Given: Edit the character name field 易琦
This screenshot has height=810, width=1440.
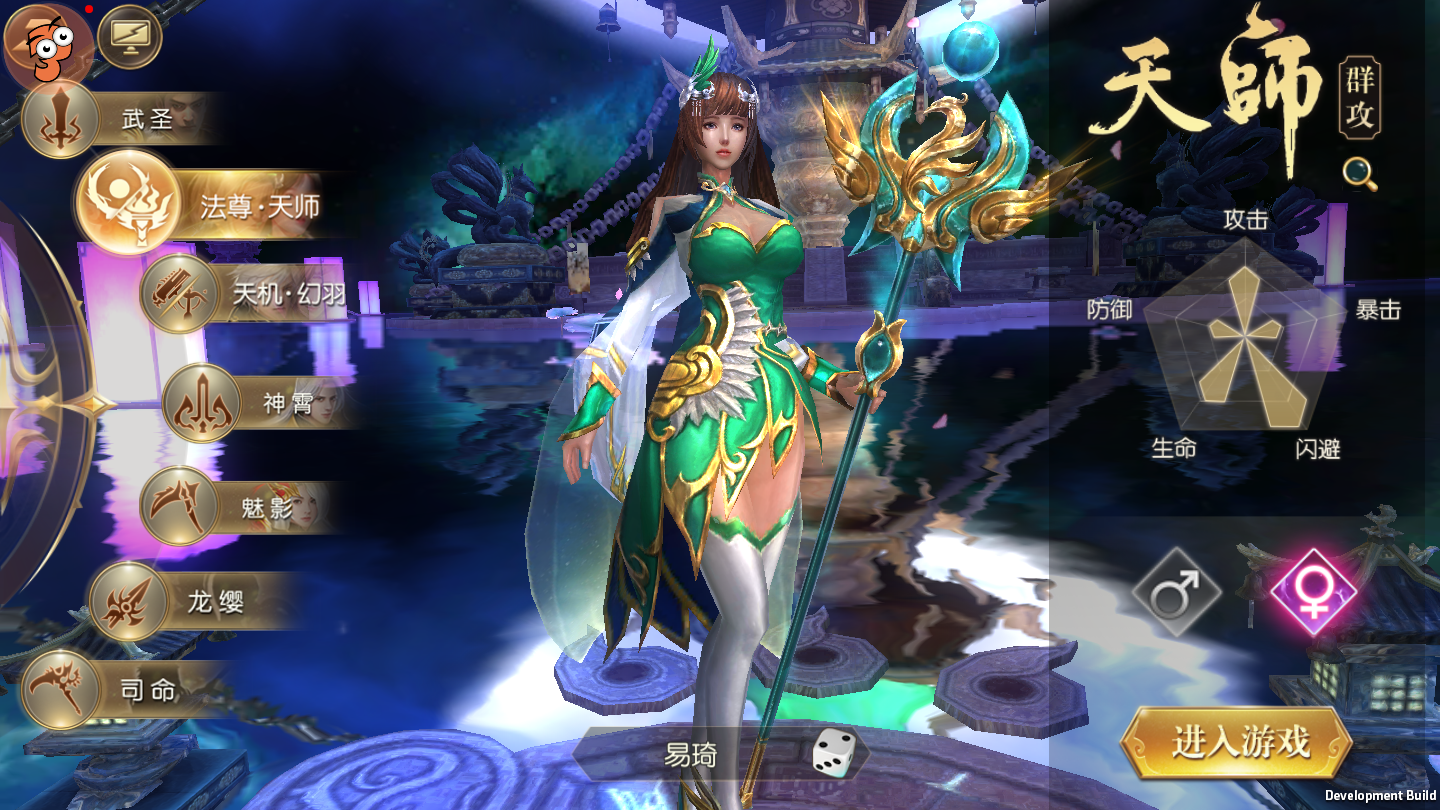Looking at the screenshot, I should click(691, 754).
